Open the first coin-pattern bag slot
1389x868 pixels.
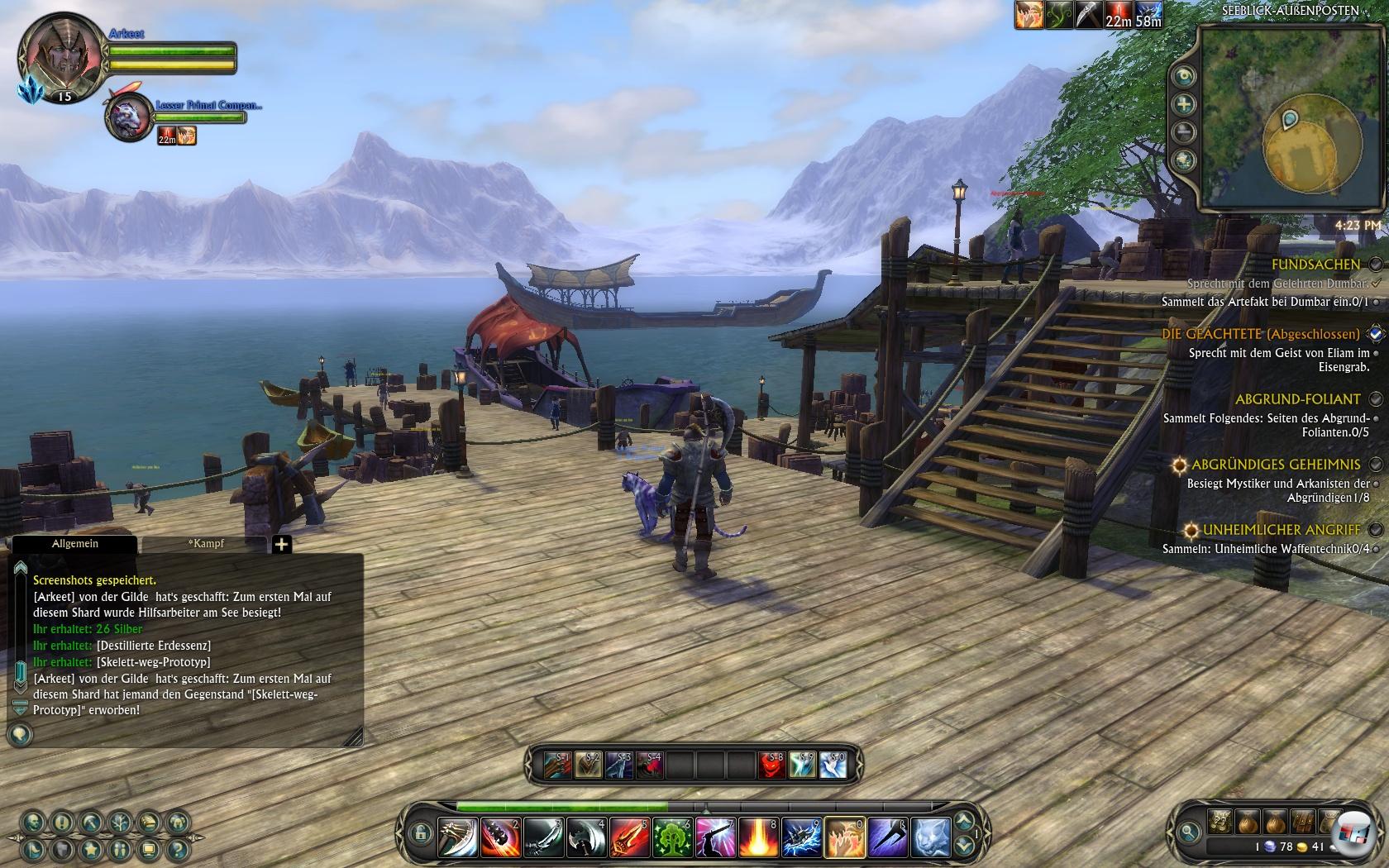1220,821
